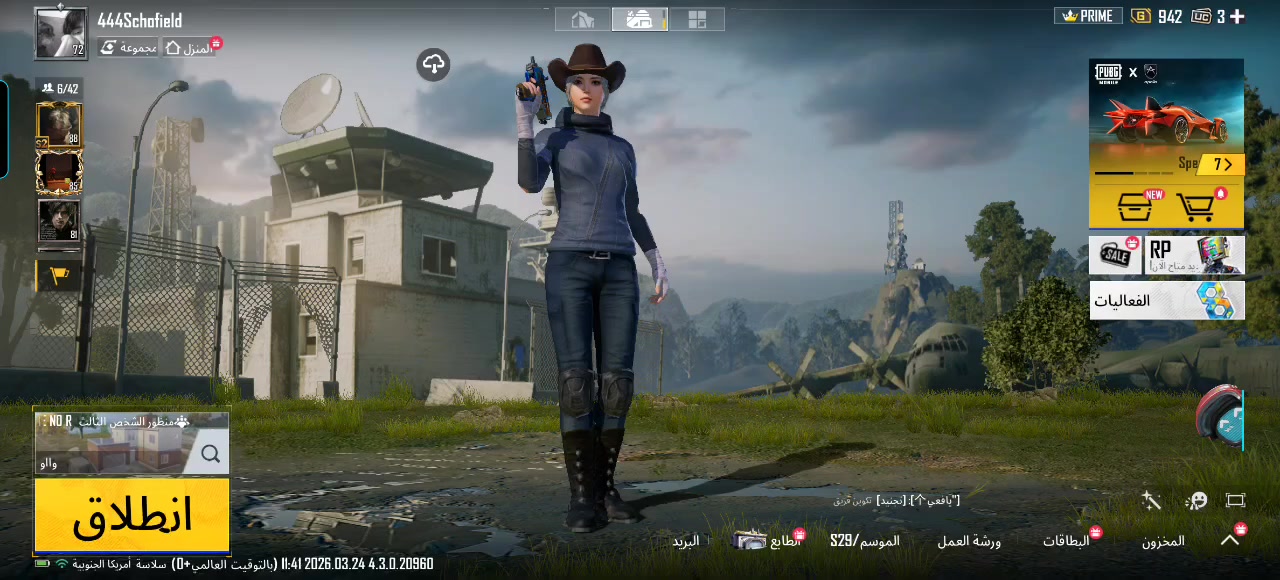Screen dimensions: 1280x580
Task: Open the مجموعة group button
Action: tap(128, 48)
